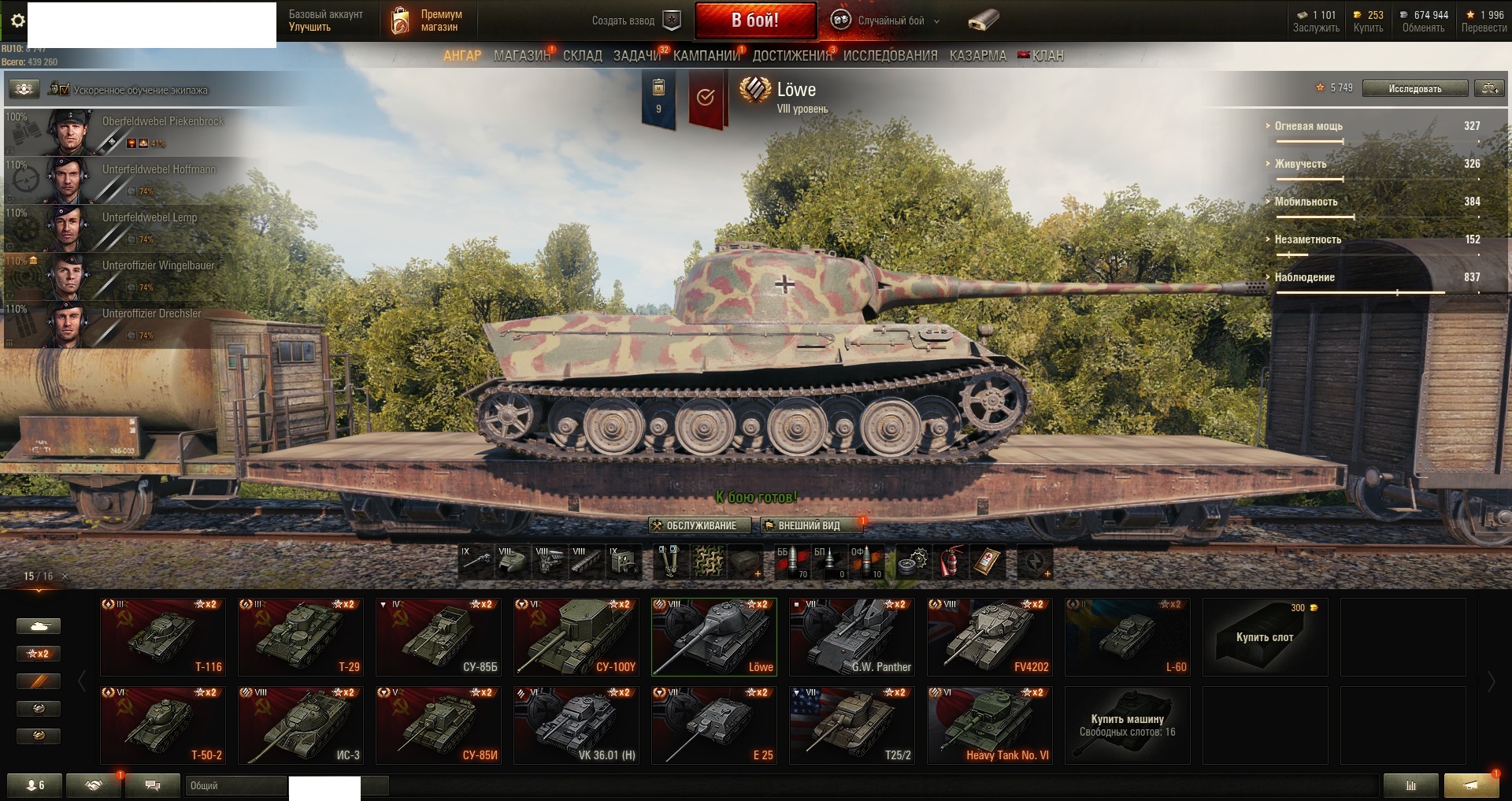Go to the ИССЛЕДОВАНИЯ tab
The width and height of the screenshot is (1512, 801).
890,56
